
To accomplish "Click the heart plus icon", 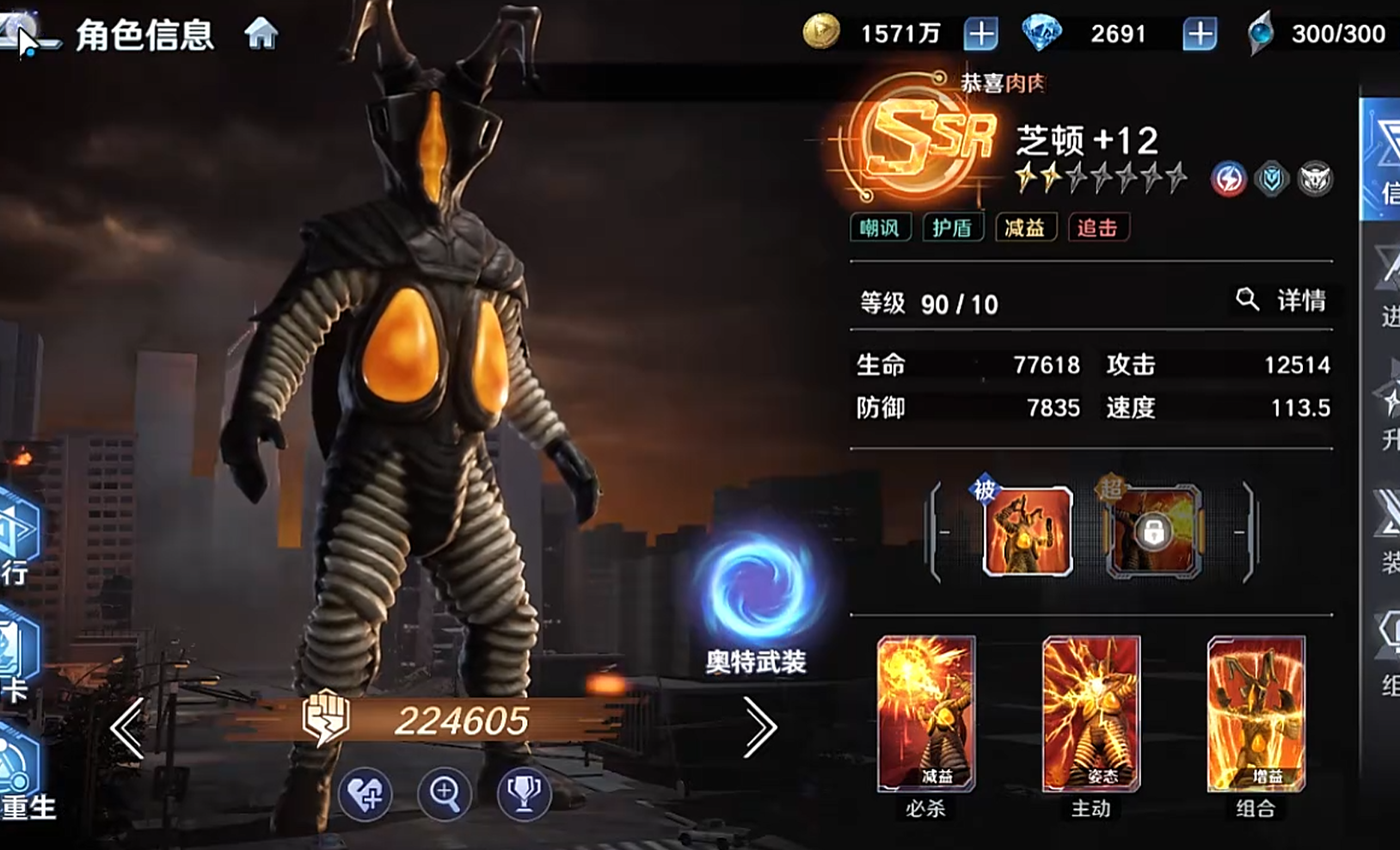I will (x=365, y=794).
